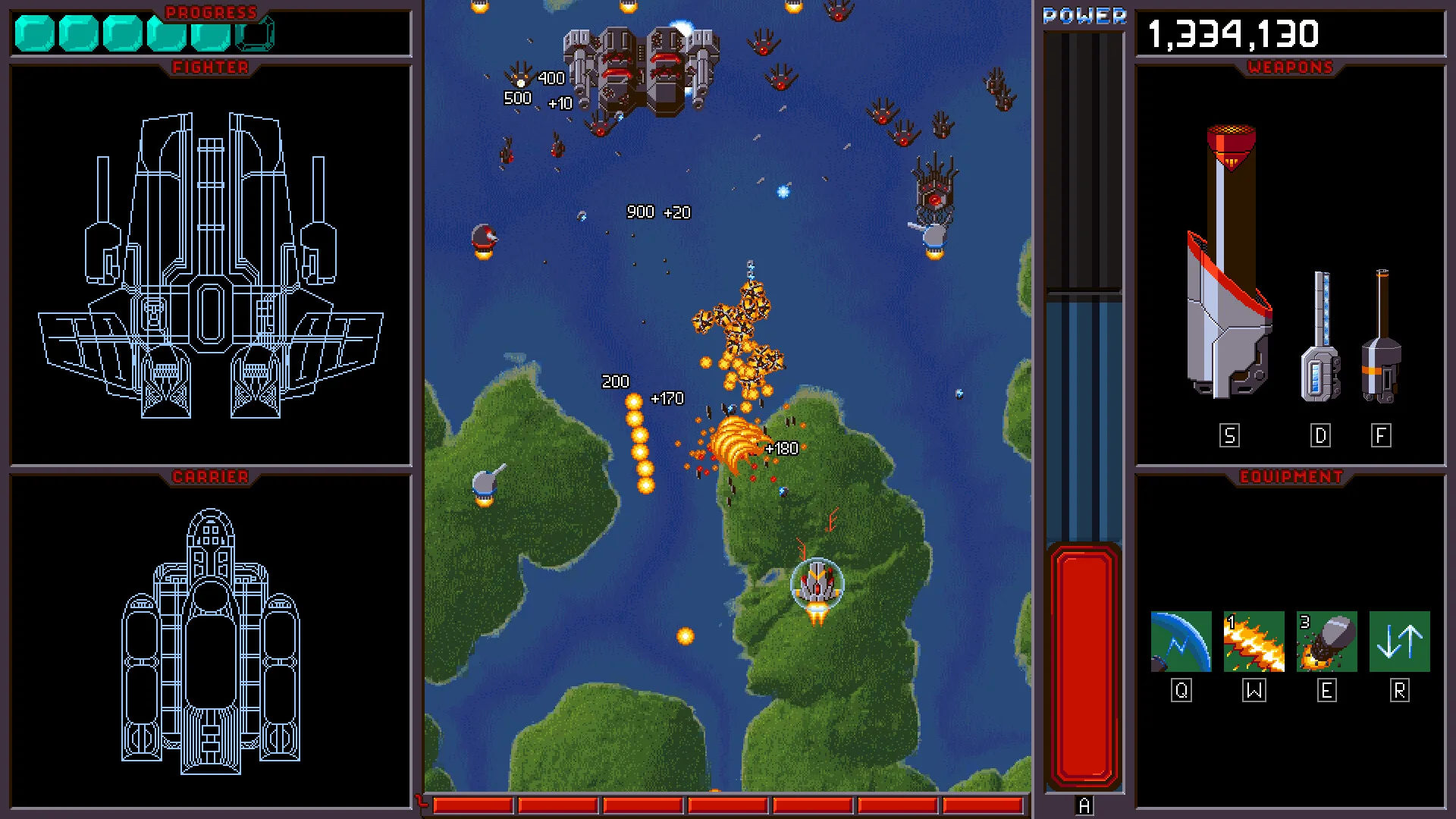Trigger the flame streak equipment icon
1456x819 pixels.
click(1254, 642)
